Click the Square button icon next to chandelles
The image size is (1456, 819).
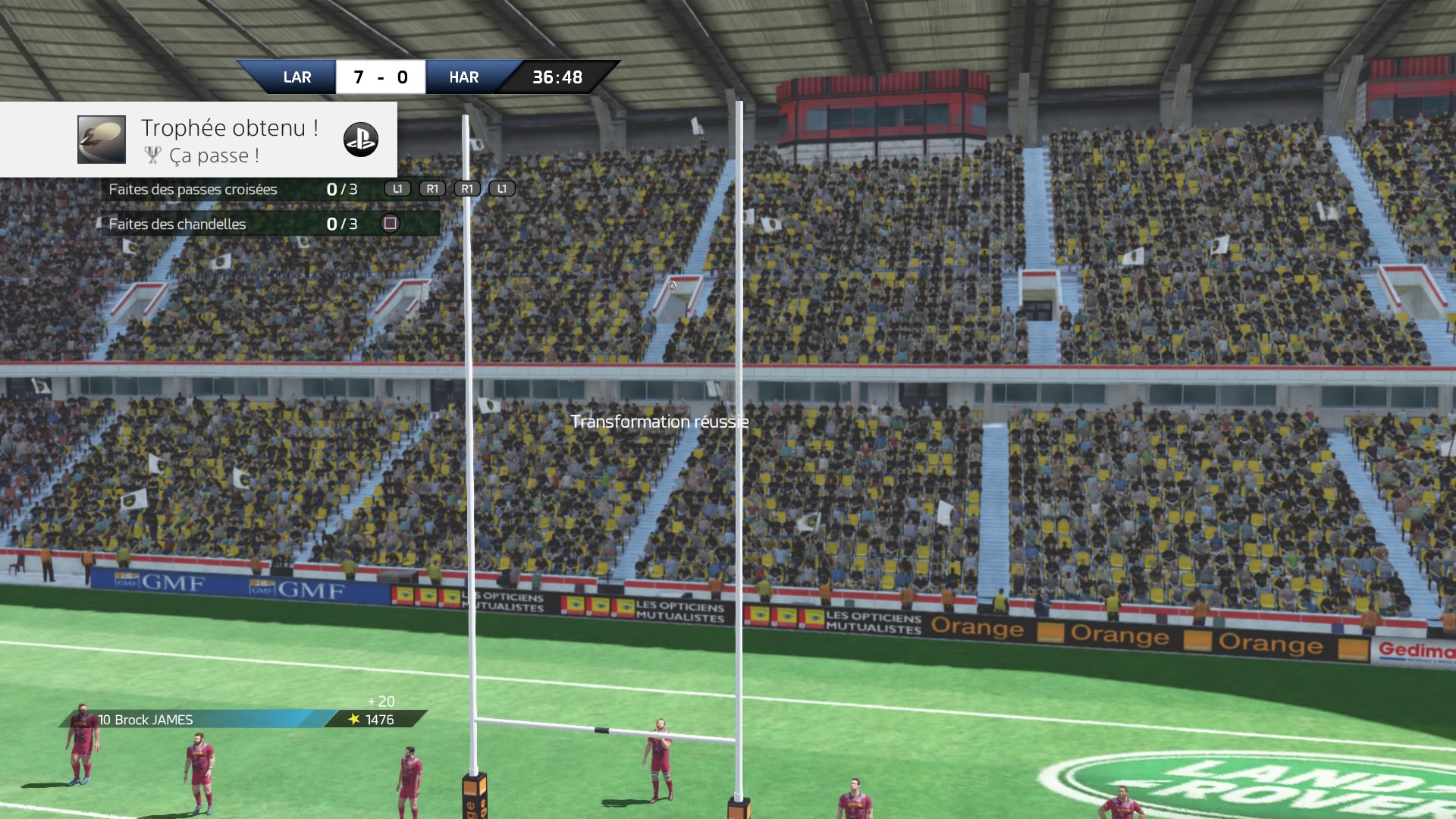point(389,224)
